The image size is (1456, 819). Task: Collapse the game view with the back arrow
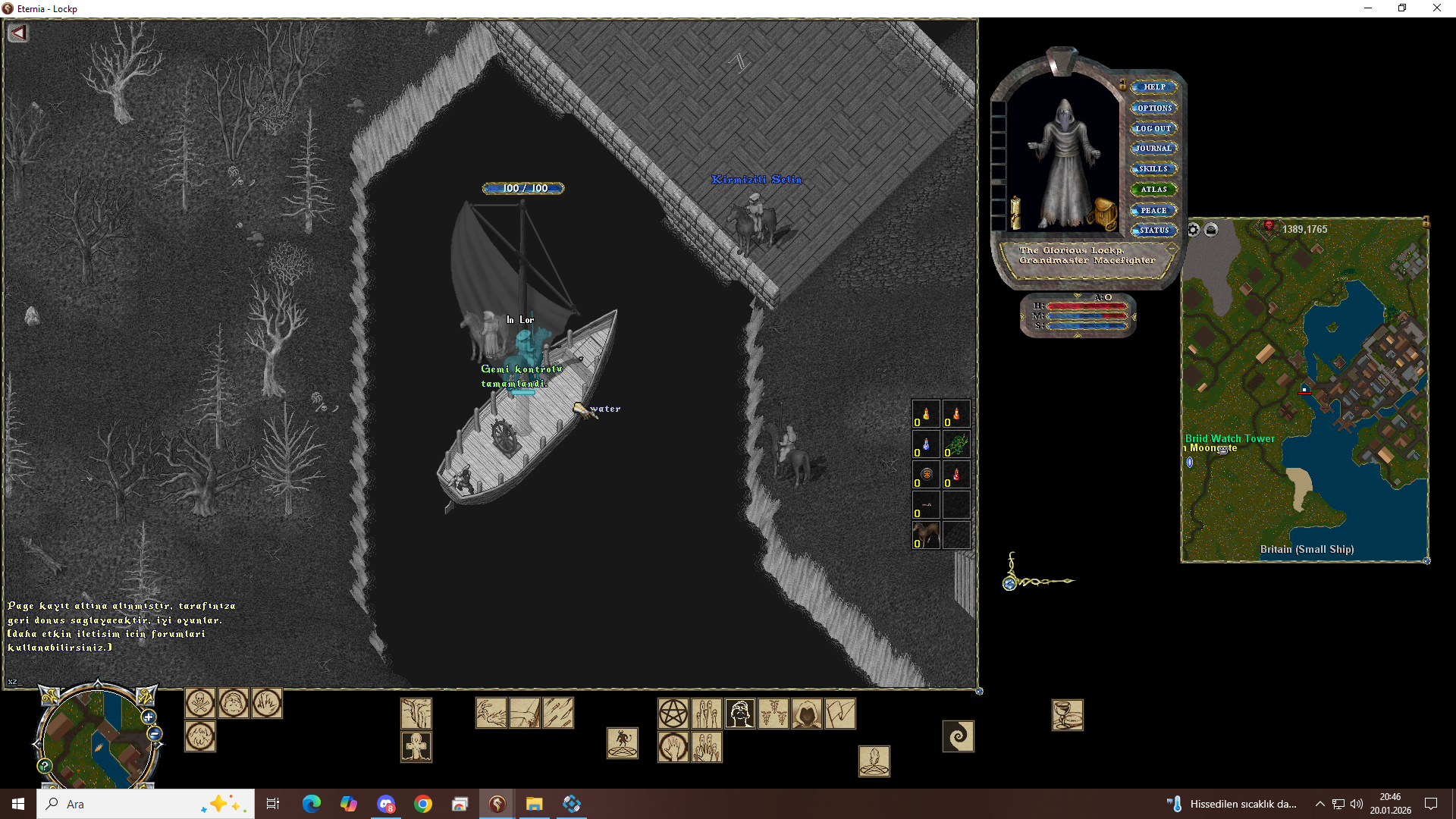point(18,33)
